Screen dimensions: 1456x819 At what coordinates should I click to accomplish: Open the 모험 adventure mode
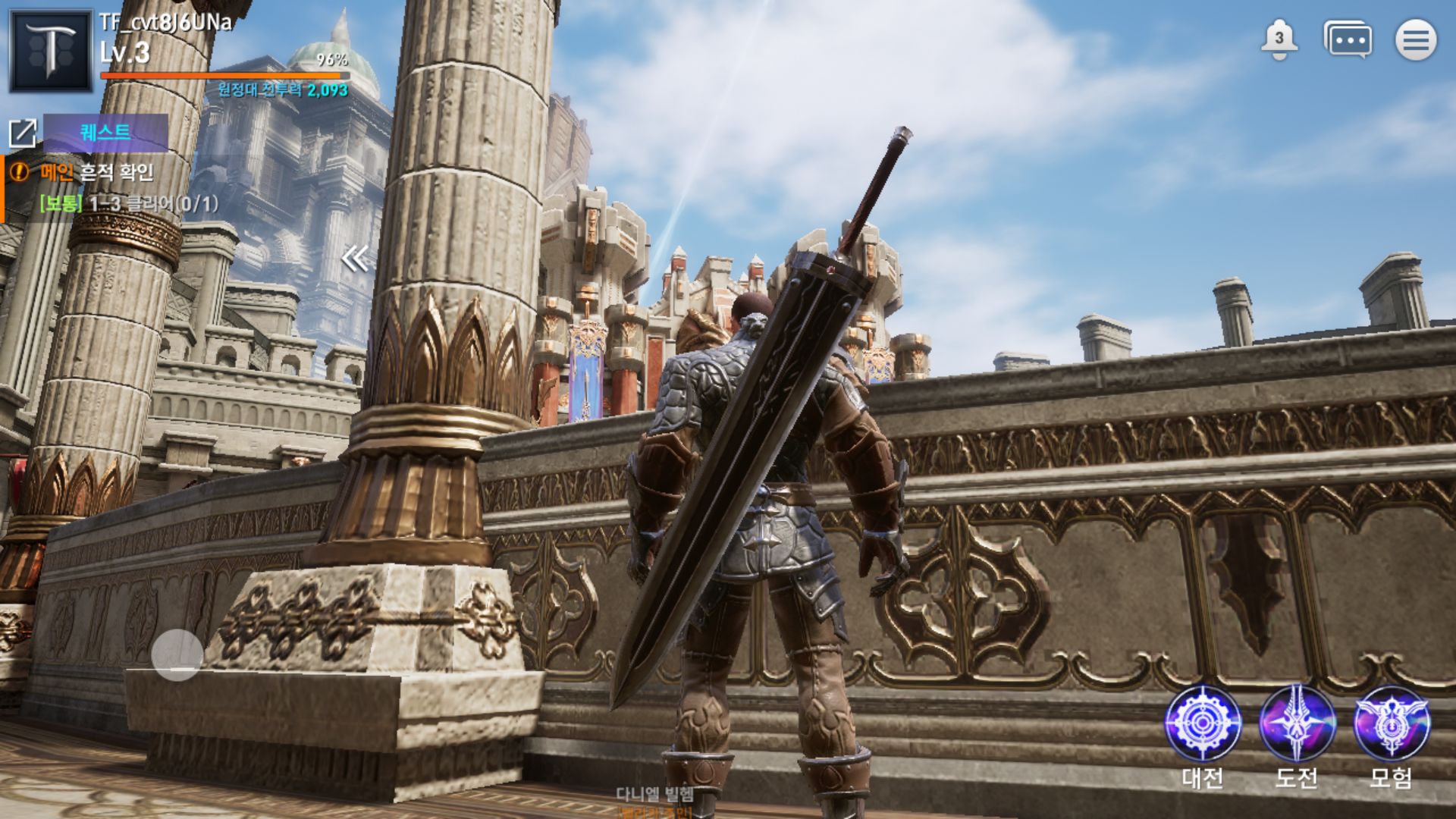(1392, 724)
